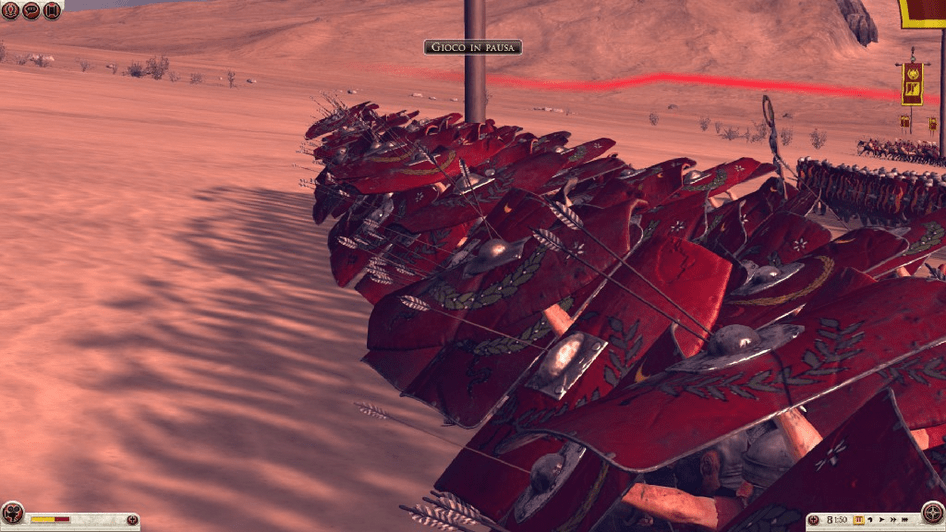The height and width of the screenshot is (532, 946).
Task: Open the game menu gate icon
Action: coord(52,11)
